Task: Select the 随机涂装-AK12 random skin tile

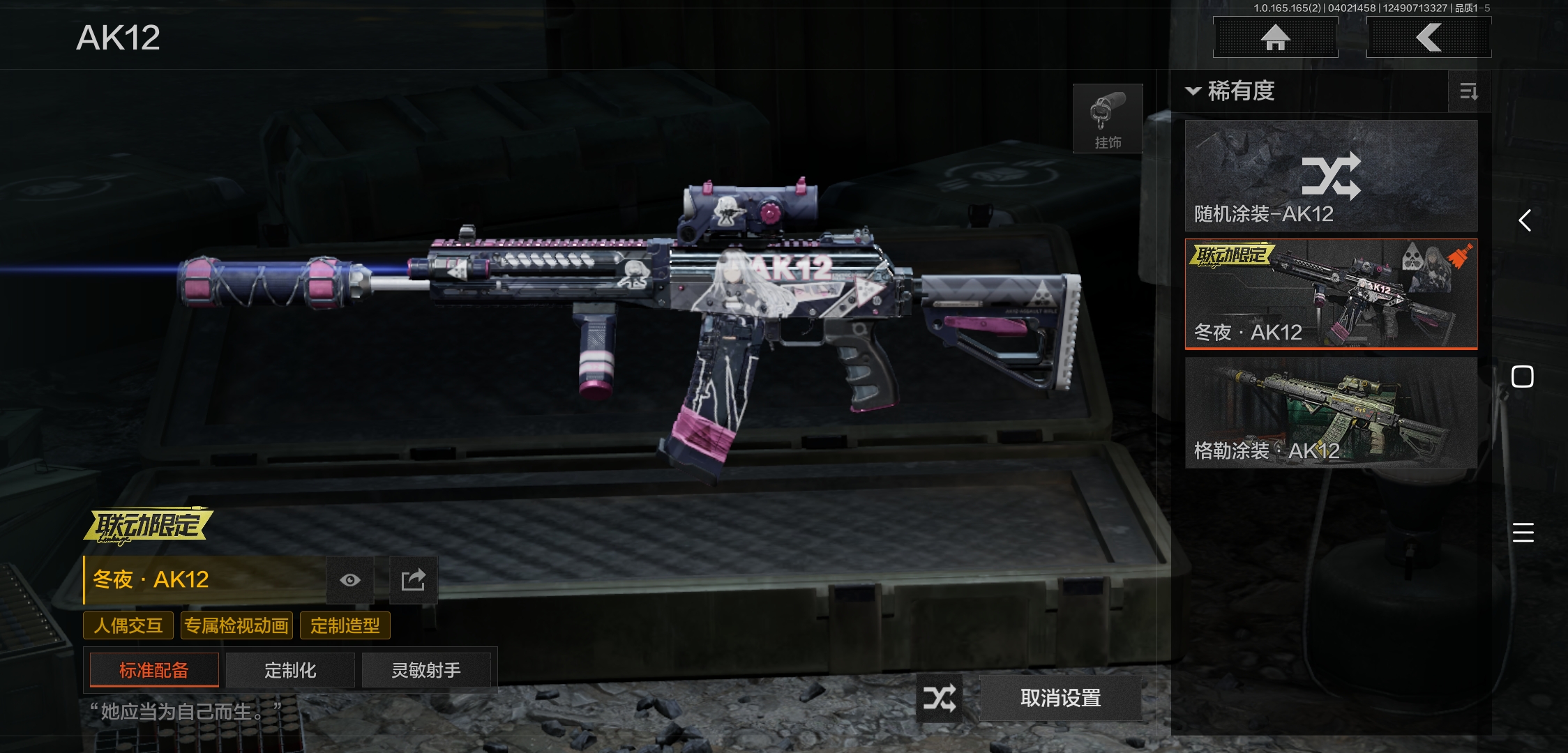Action: 1331,176
